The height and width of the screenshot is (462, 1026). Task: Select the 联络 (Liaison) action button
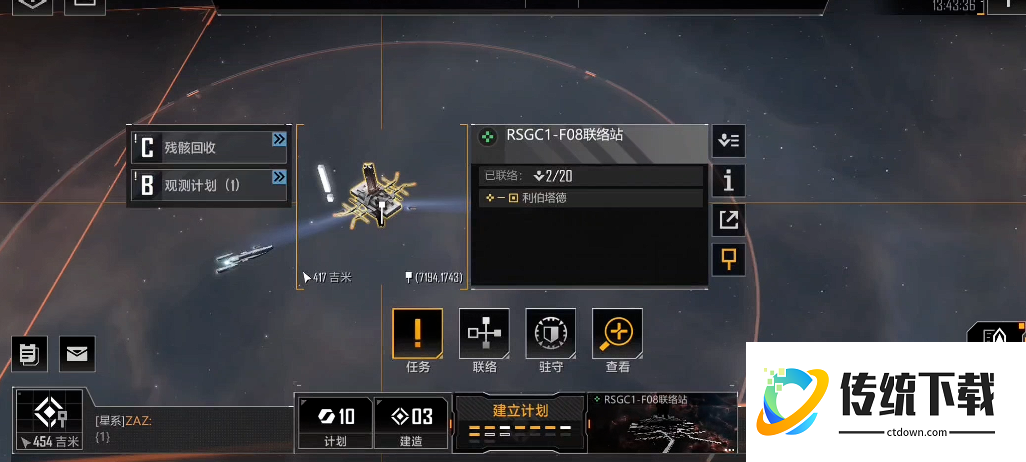pos(484,333)
